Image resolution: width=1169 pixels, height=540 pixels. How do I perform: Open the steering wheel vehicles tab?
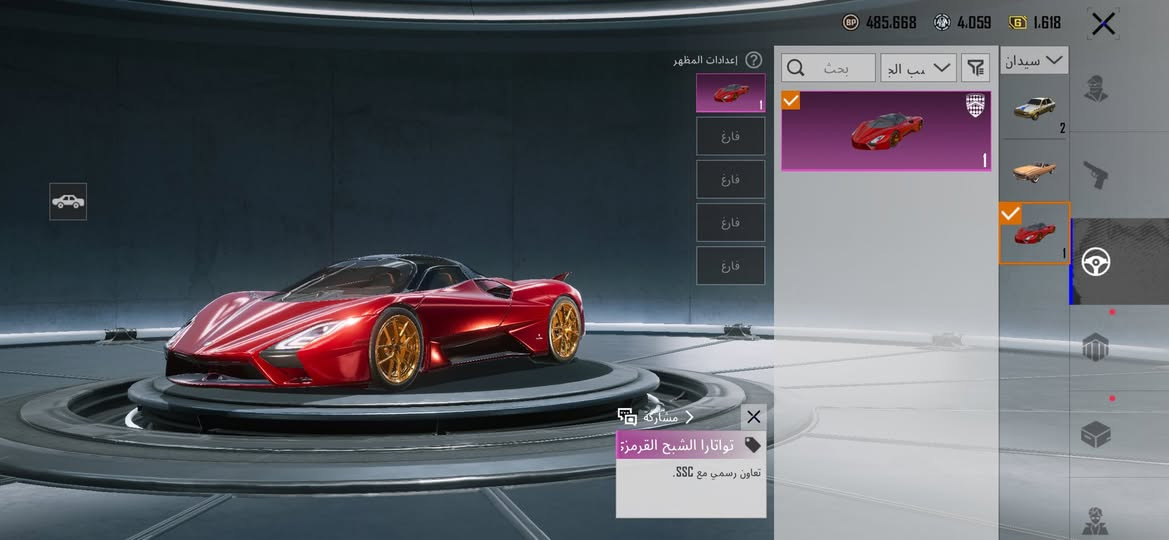[1097, 262]
